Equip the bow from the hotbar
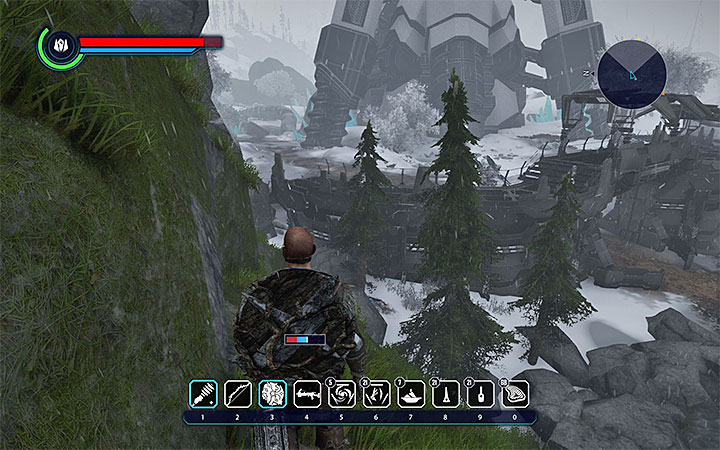720x450 pixels. tap(238, 394)
